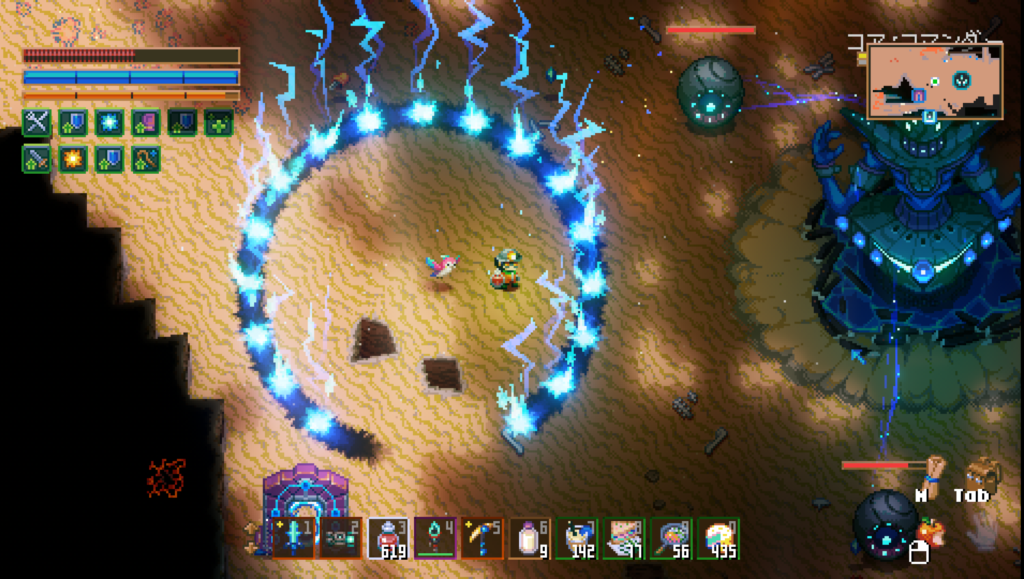1024x579 pixels.
Task: Select the food bowl with 142 count
Action: [576, 538]
